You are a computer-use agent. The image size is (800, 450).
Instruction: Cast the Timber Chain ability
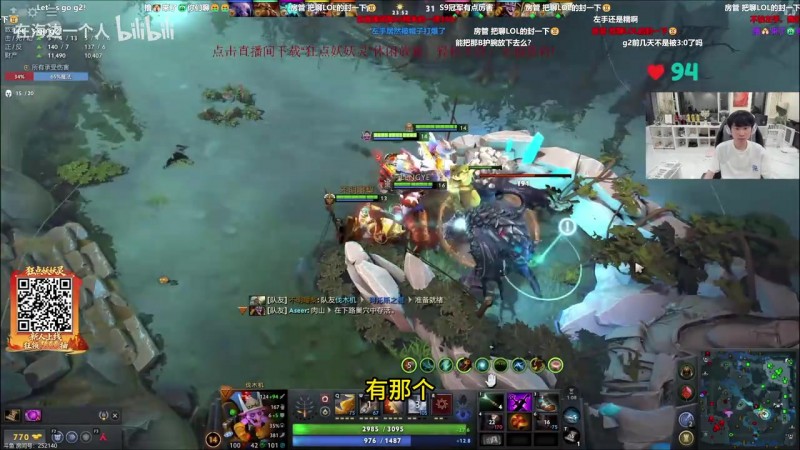point(369,405)
